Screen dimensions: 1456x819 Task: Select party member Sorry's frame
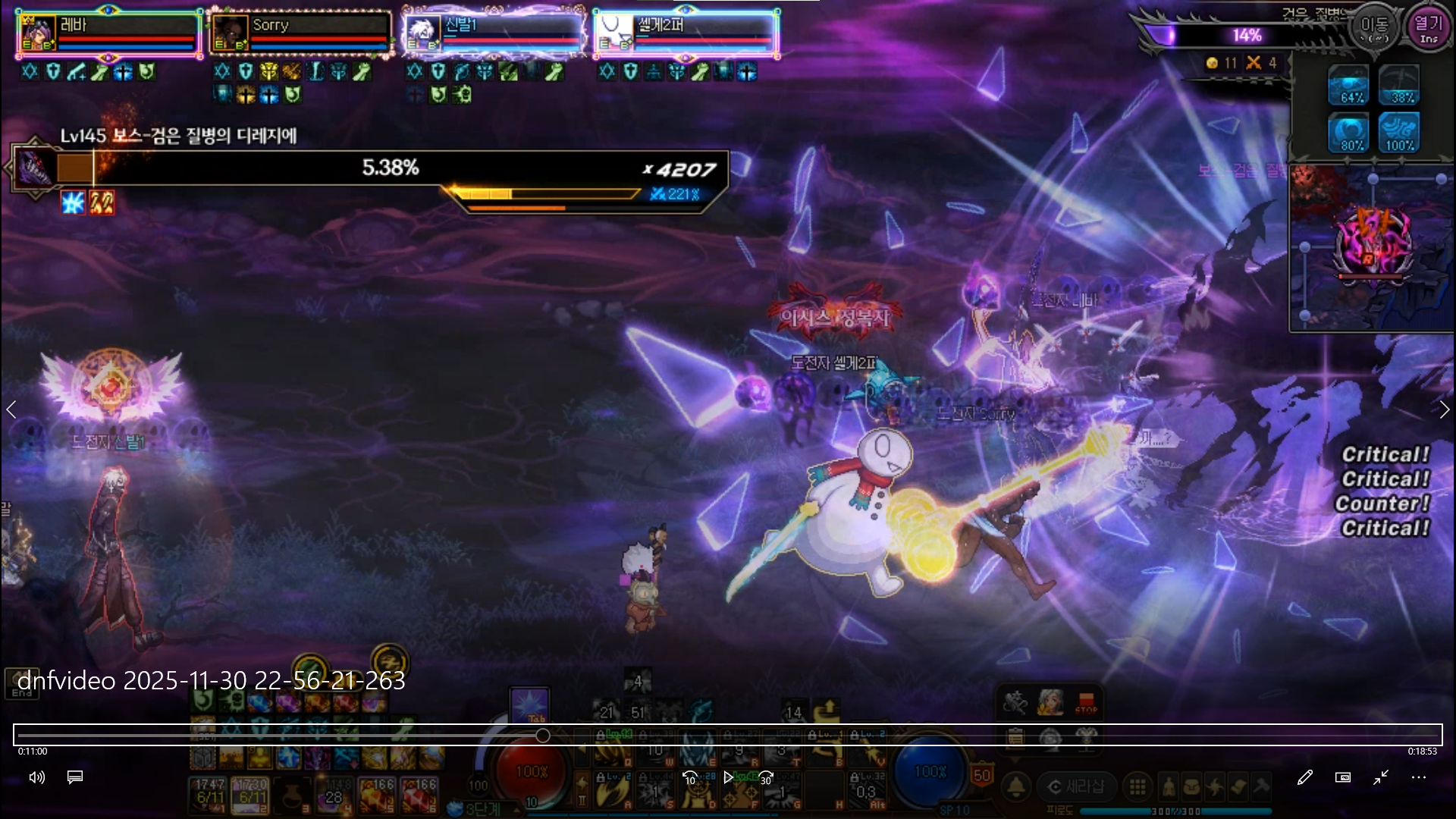(x=300, y=33)
